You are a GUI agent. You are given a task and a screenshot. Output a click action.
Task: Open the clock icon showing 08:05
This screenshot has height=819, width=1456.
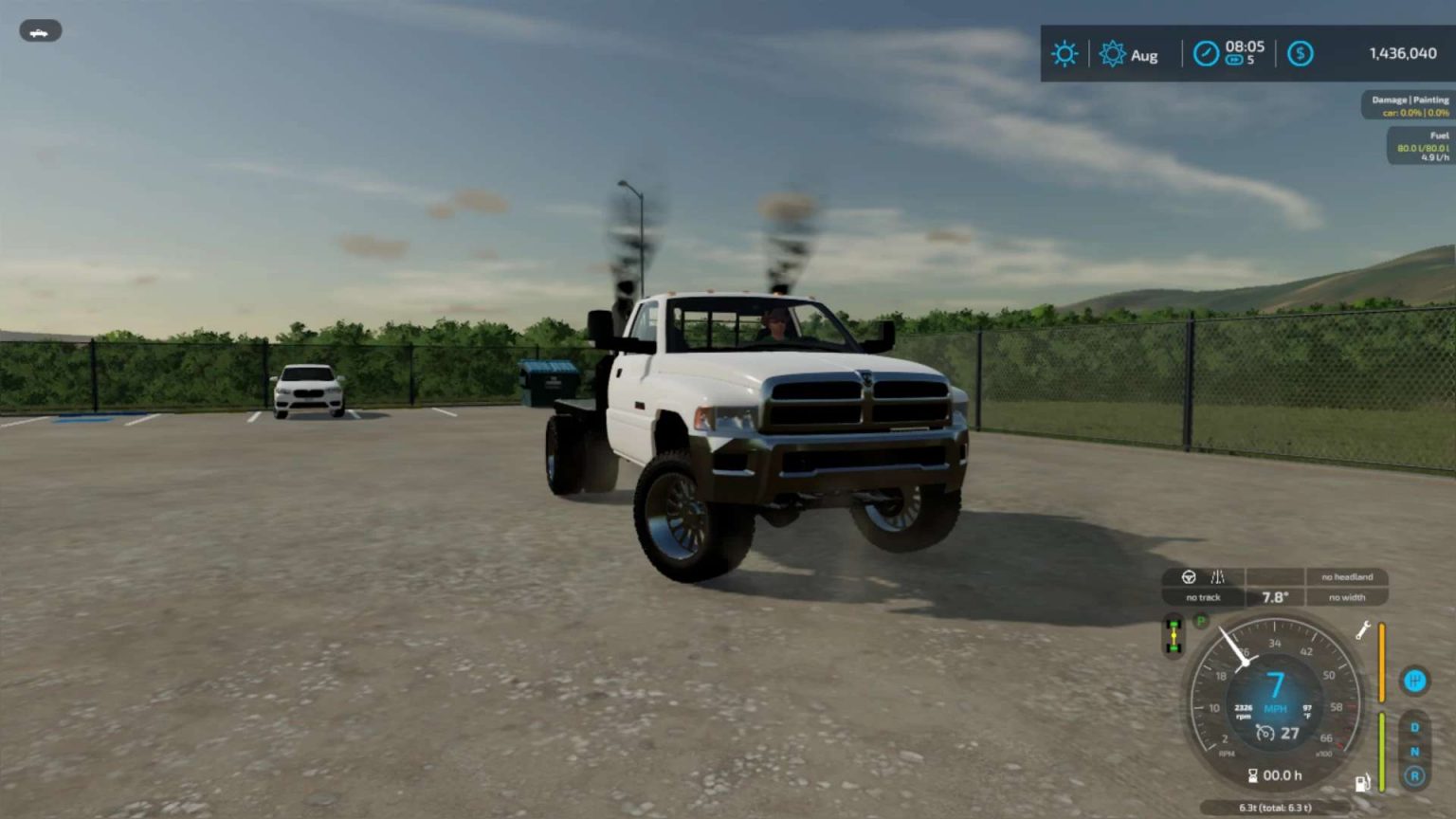click(x=1207, y=52)
